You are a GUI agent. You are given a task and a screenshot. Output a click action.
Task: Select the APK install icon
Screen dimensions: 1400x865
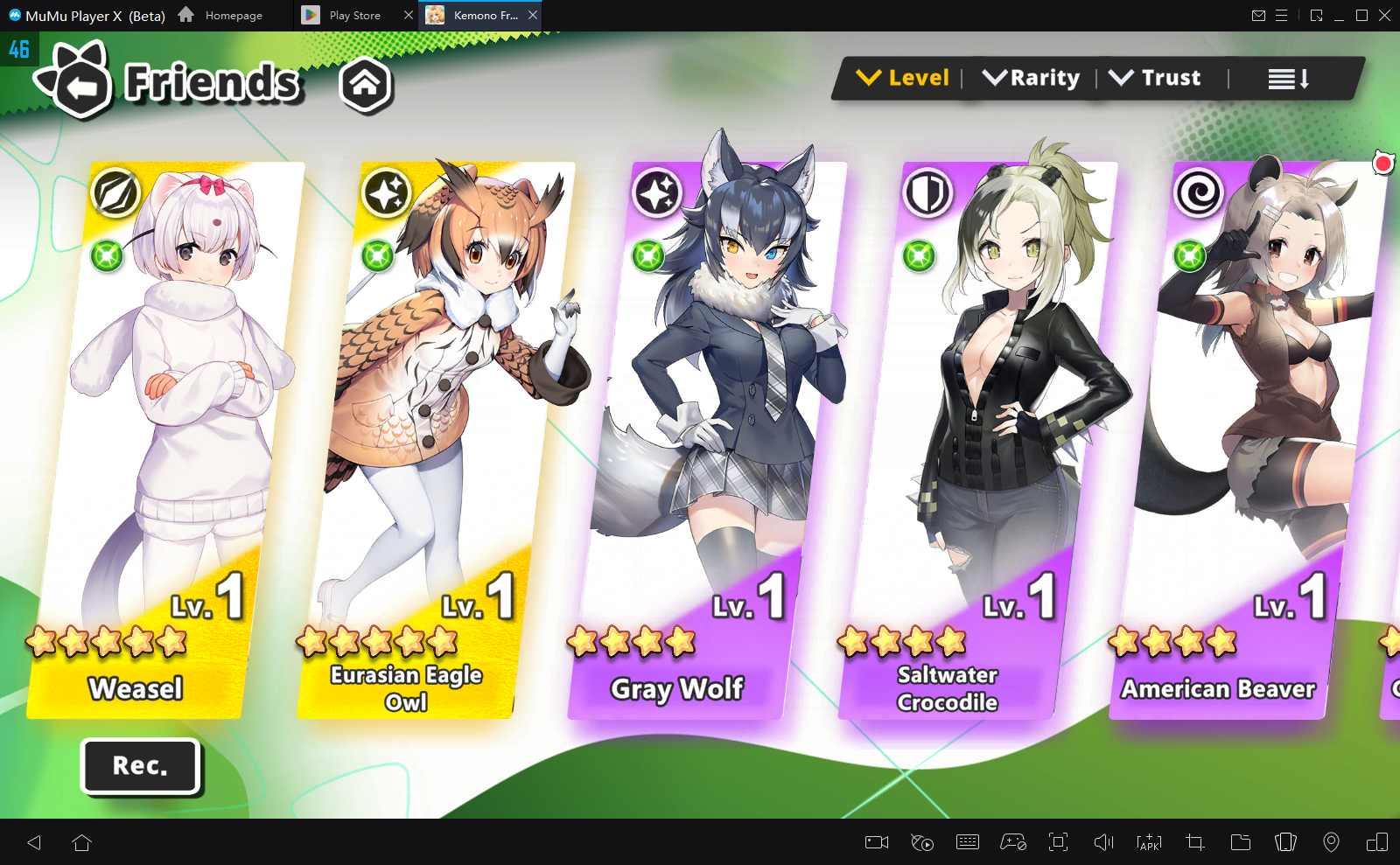(x=1149, y=842)
